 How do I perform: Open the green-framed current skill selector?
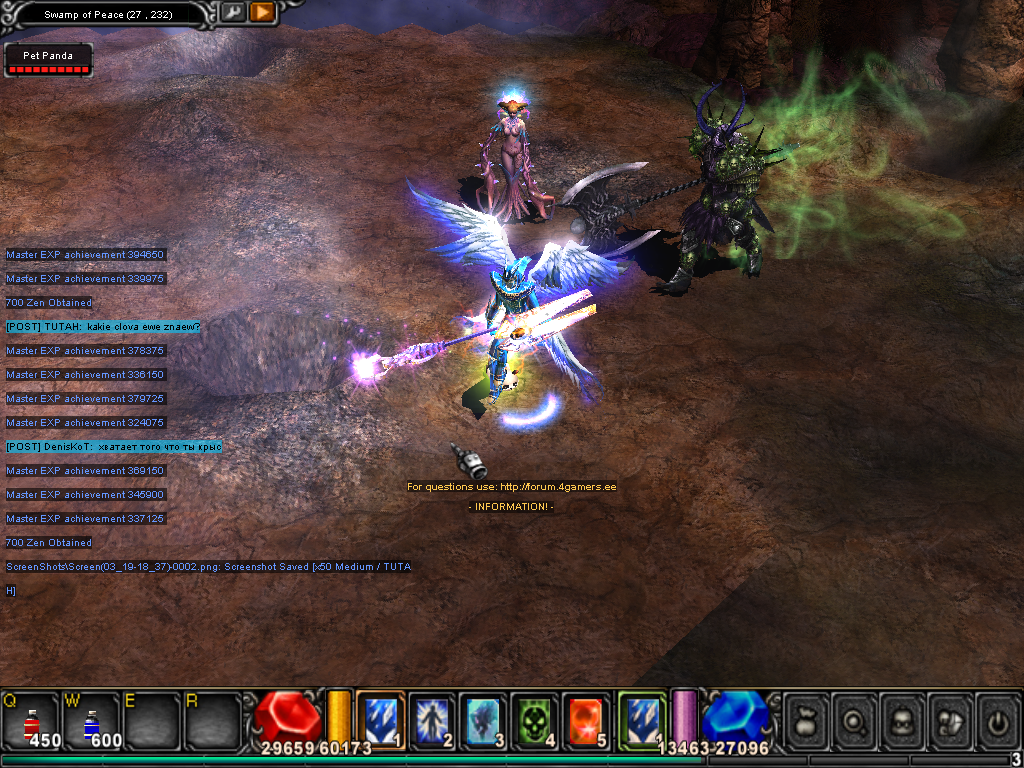[641, 719]
